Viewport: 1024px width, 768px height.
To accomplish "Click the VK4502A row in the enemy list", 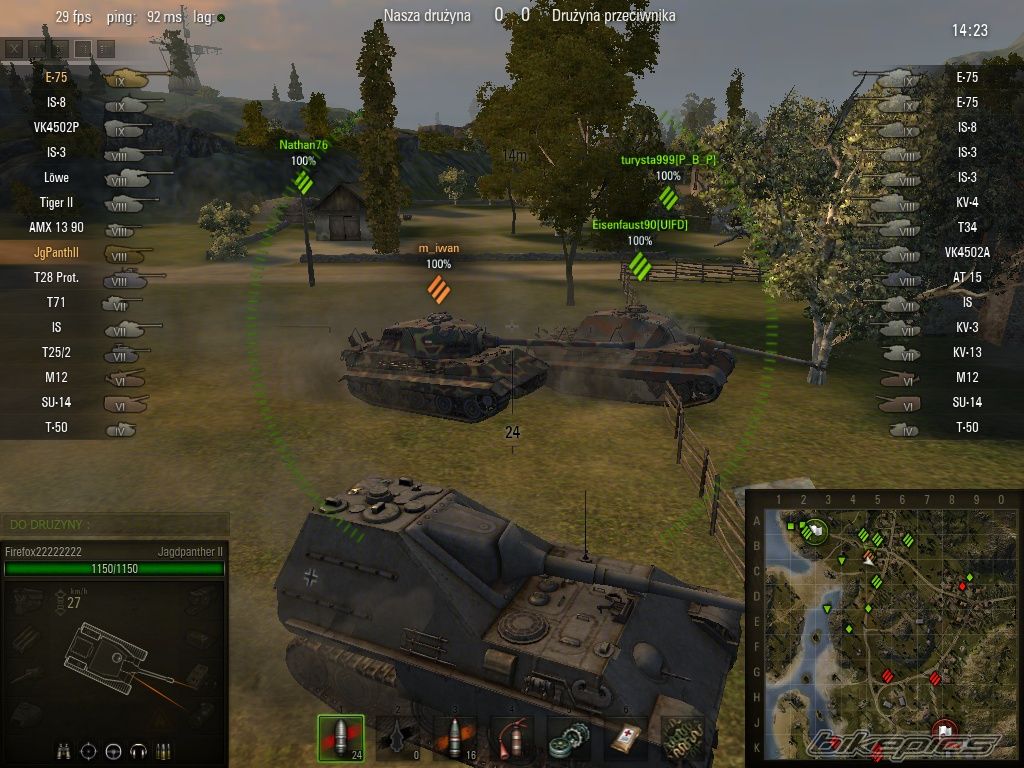I will [x=966, y=252].
